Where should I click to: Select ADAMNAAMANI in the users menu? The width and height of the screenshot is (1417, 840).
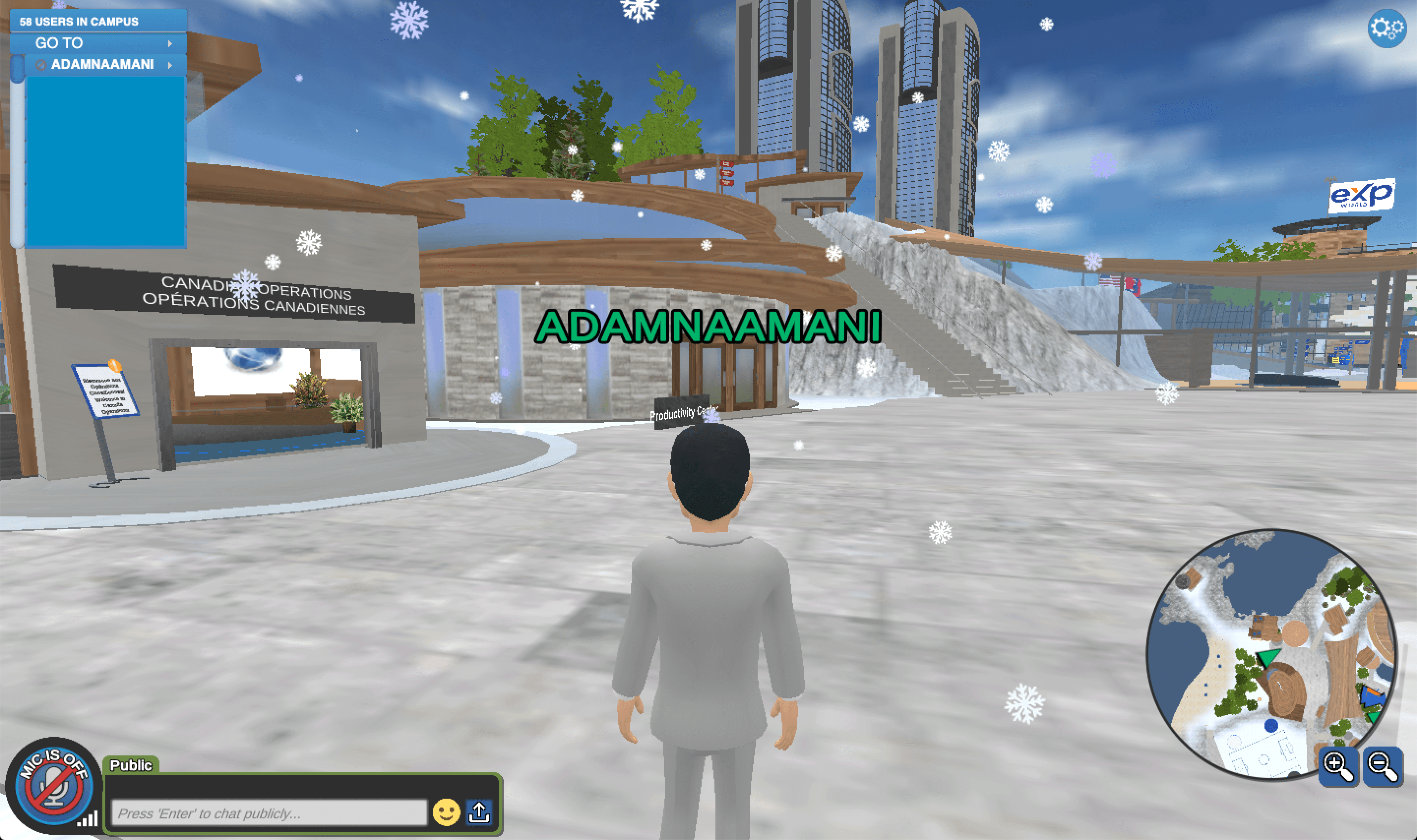pos(104,64)
